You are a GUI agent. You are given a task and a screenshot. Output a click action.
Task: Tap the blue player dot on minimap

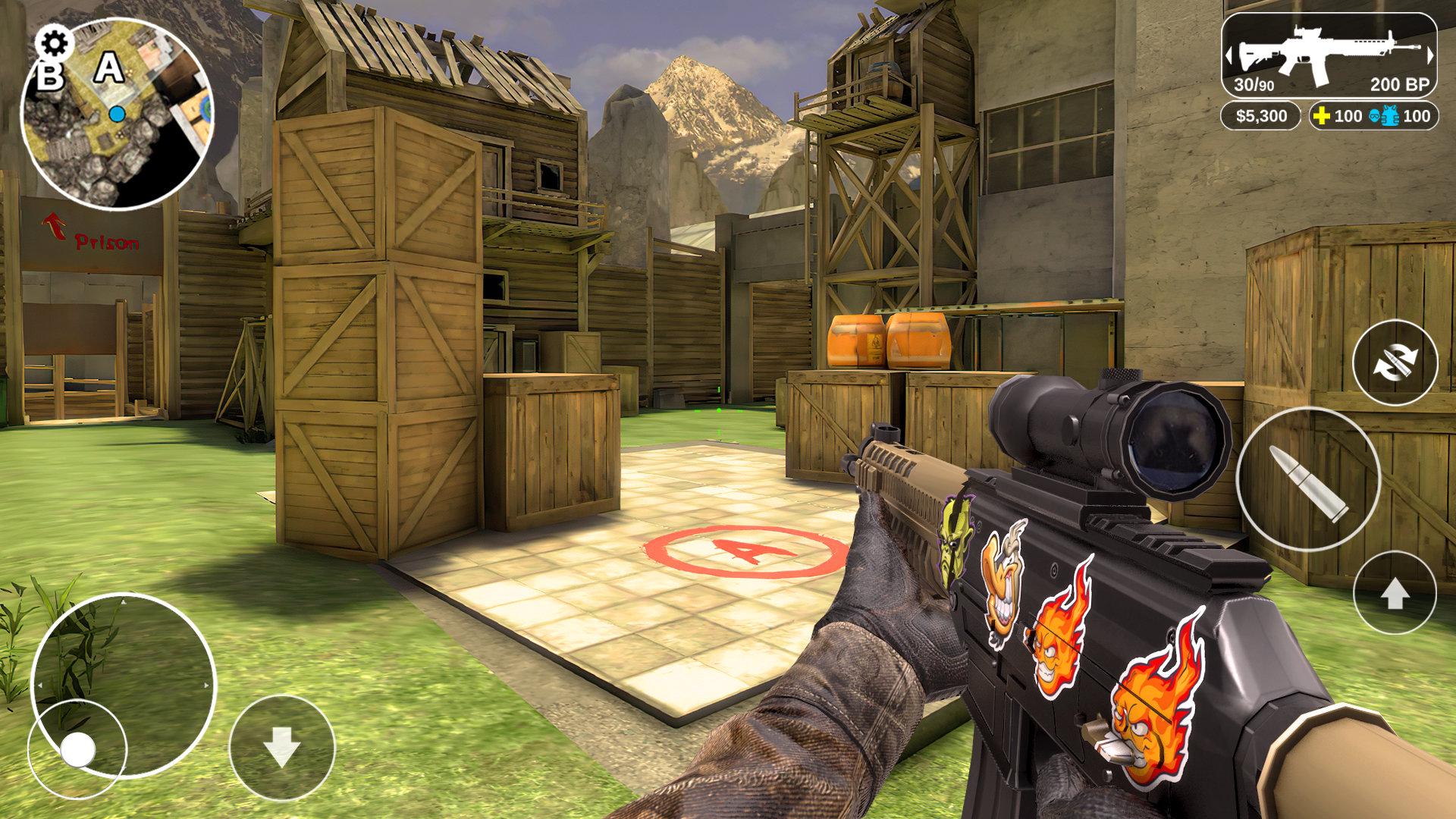115,113
